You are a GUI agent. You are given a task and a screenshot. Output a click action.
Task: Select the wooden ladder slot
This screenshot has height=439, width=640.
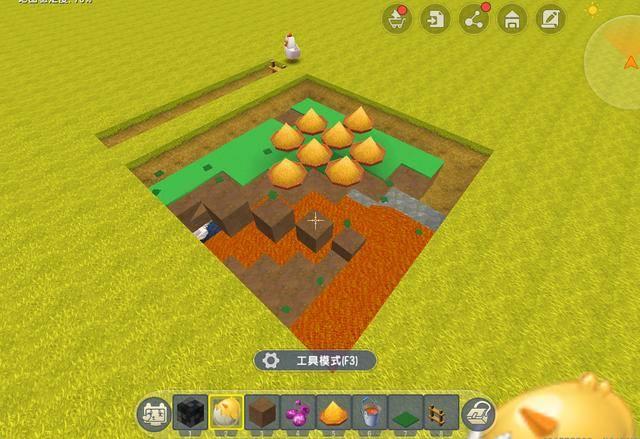coord(440,411)
